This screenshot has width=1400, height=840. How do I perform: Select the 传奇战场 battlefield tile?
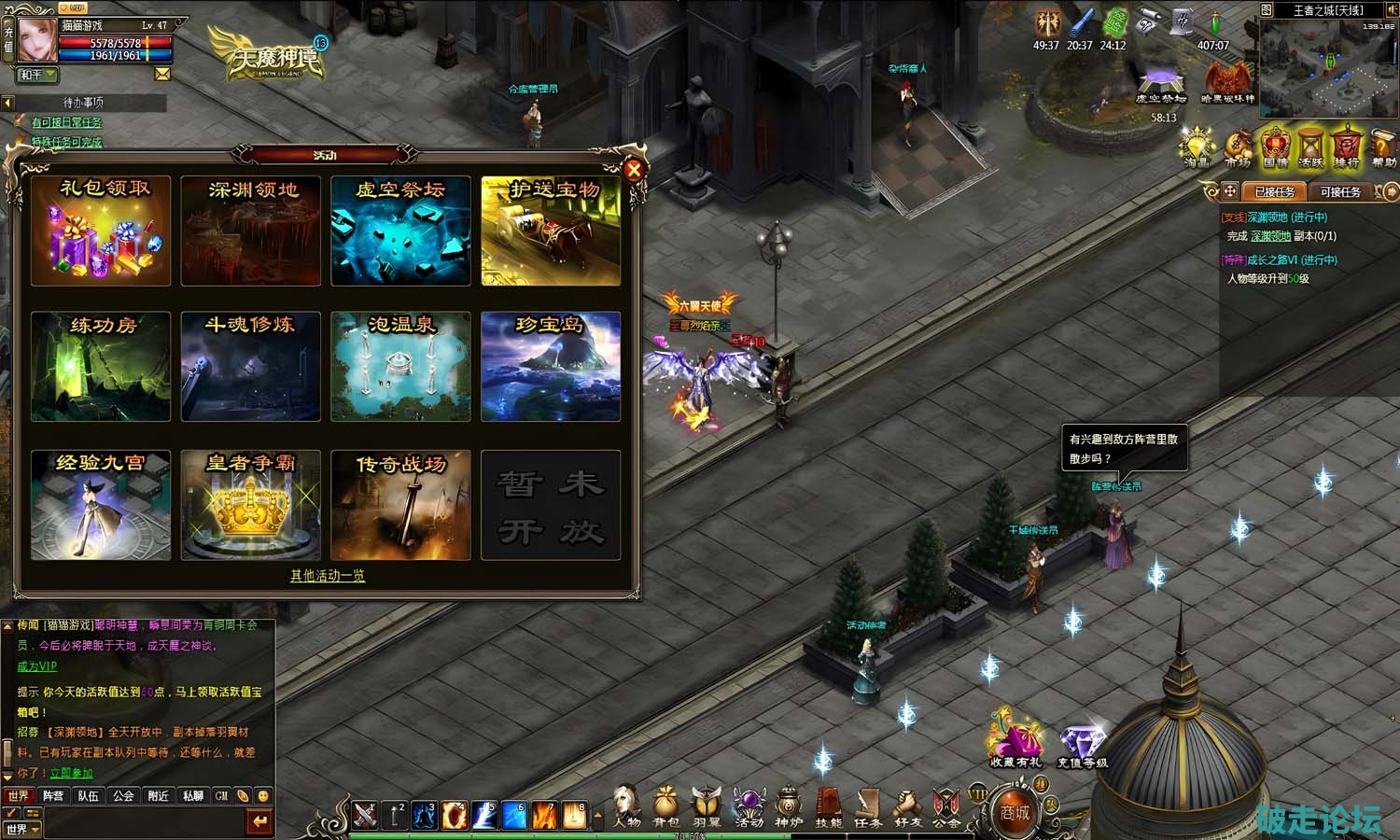tap(400, 505)
